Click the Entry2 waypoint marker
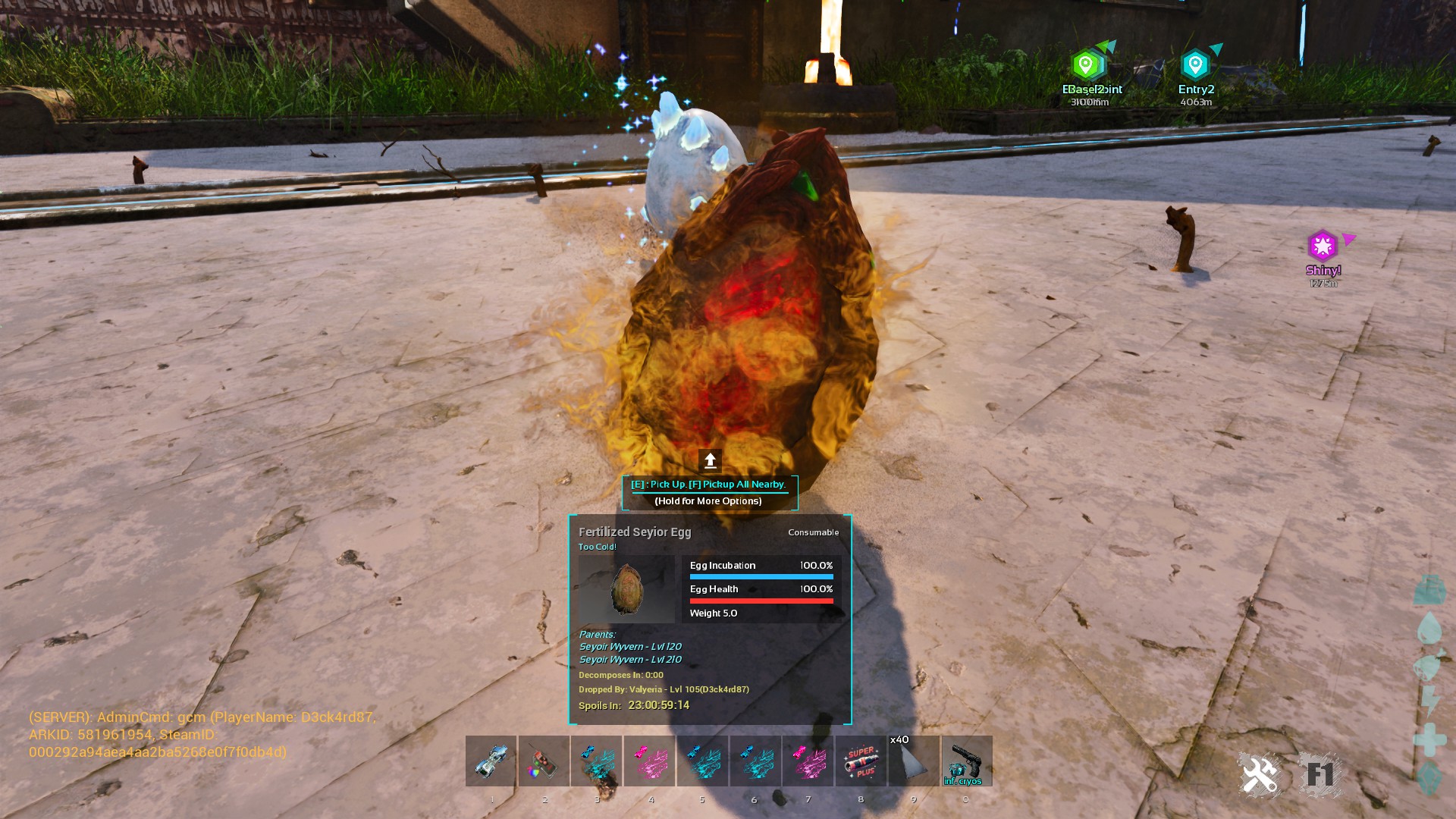 tap(1195, 65)
